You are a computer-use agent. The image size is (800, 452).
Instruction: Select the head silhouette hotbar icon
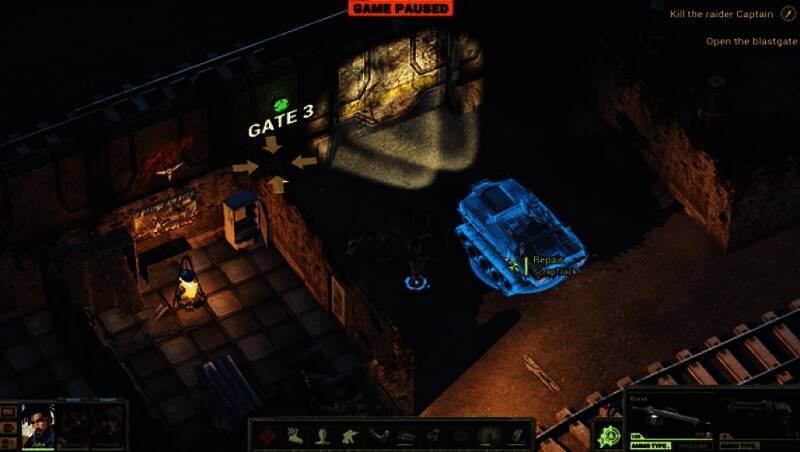click(323, 435)
